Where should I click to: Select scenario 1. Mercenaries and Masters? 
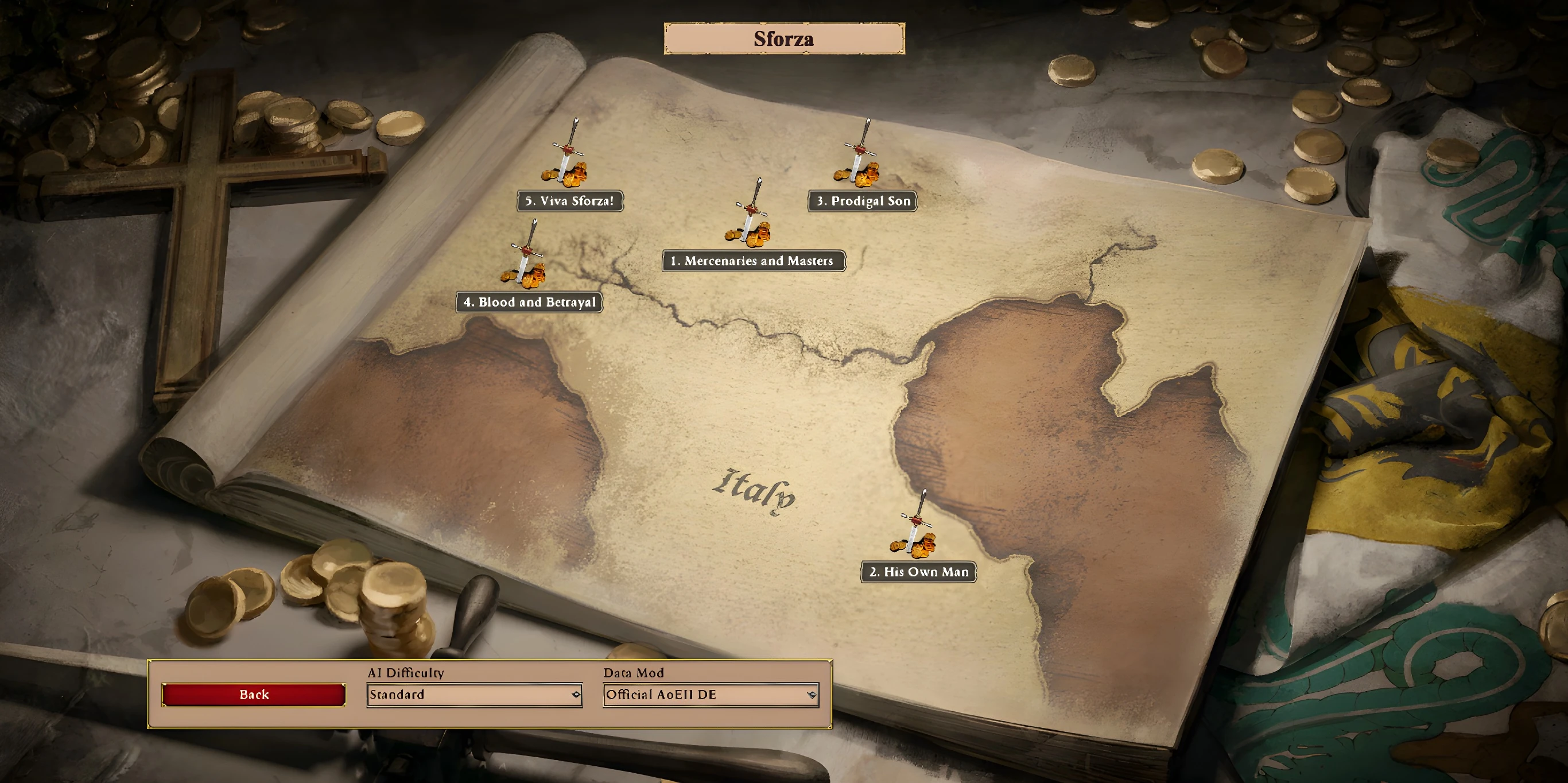click(x=753, y=261)
